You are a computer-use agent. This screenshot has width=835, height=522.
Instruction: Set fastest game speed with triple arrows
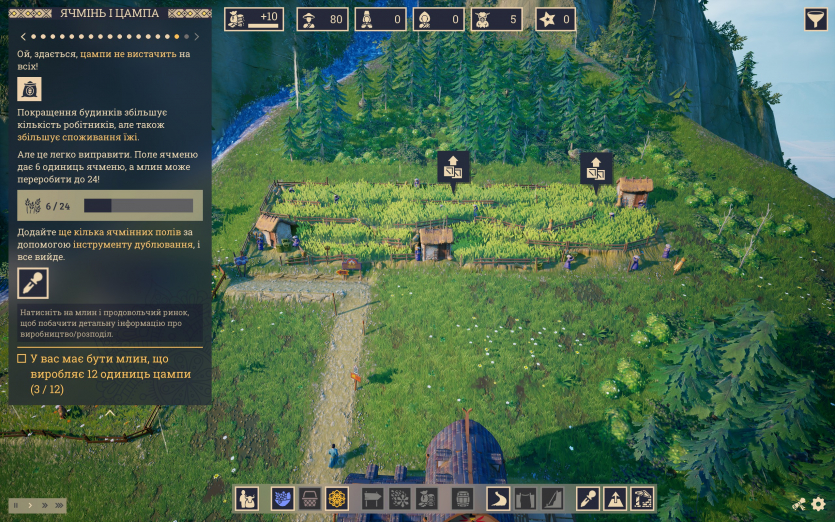click(59, 505)
